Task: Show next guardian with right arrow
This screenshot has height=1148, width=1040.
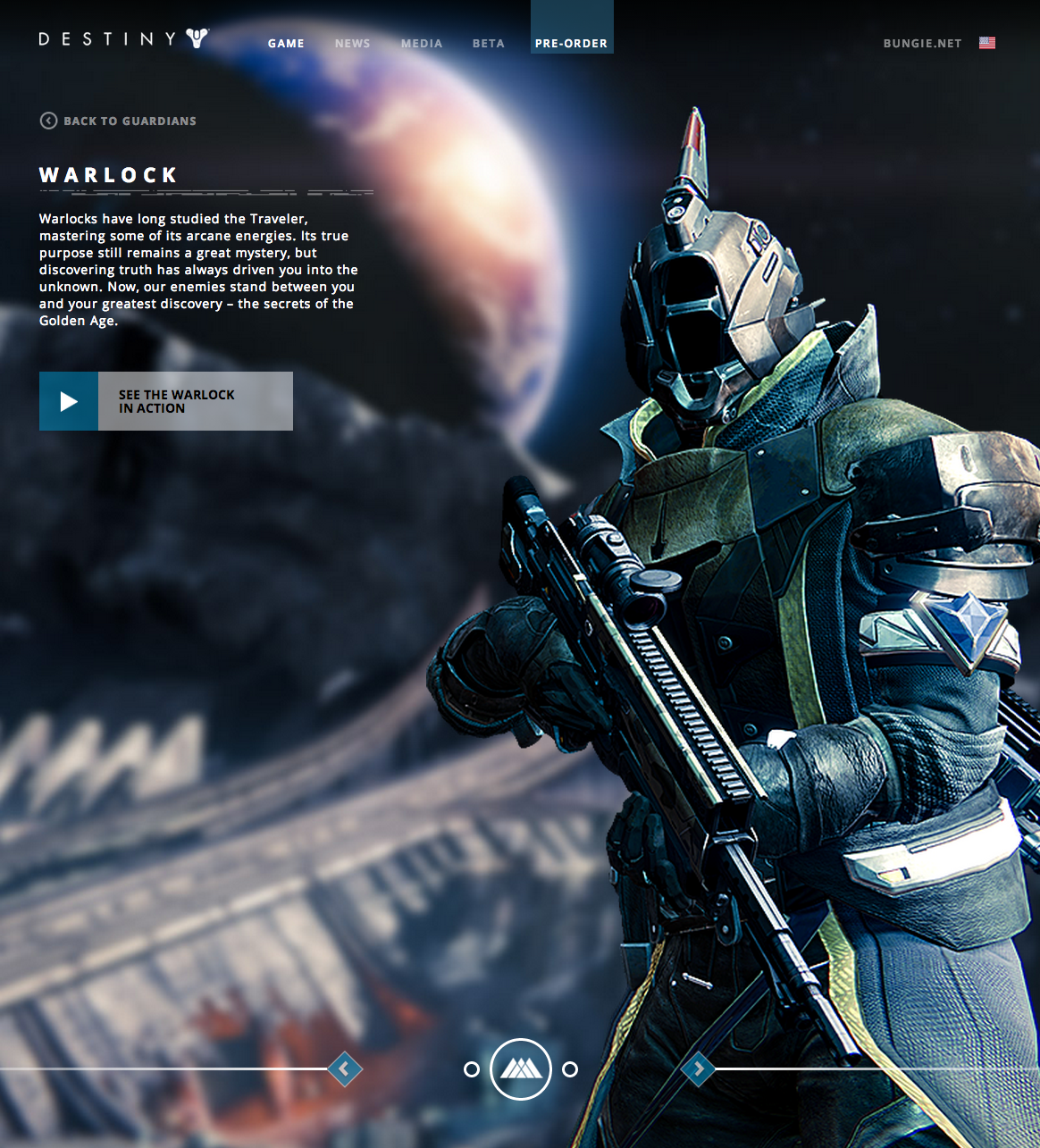Action: (x=698, y=1068)
